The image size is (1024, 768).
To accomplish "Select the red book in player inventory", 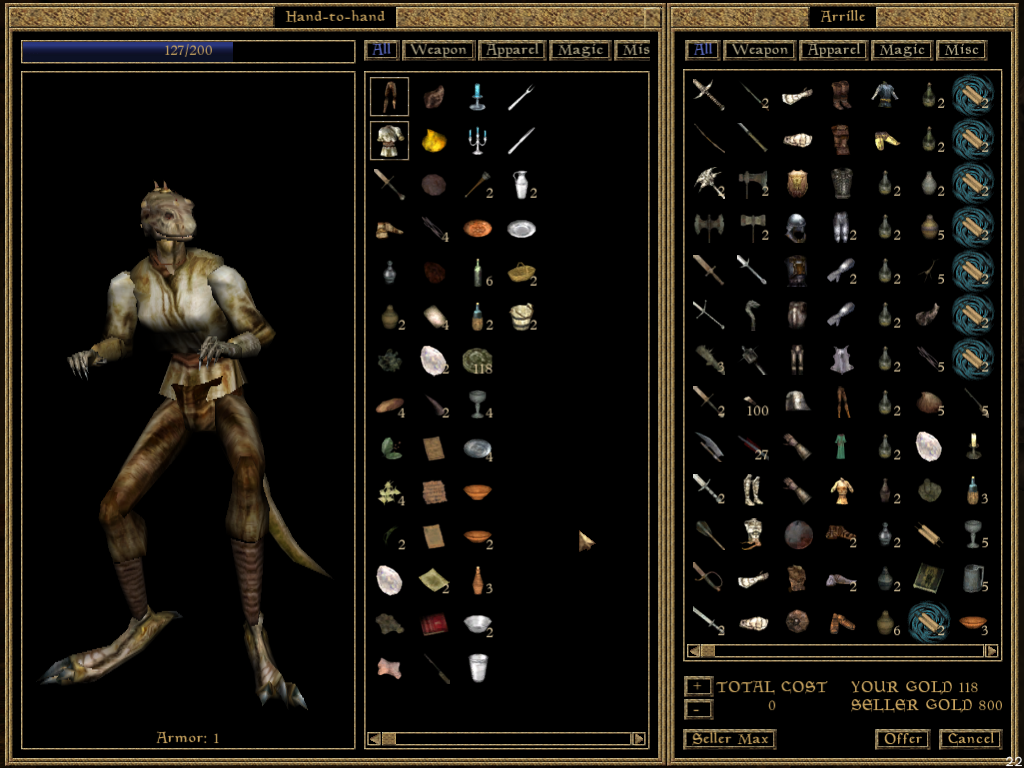I will point(433,624).
